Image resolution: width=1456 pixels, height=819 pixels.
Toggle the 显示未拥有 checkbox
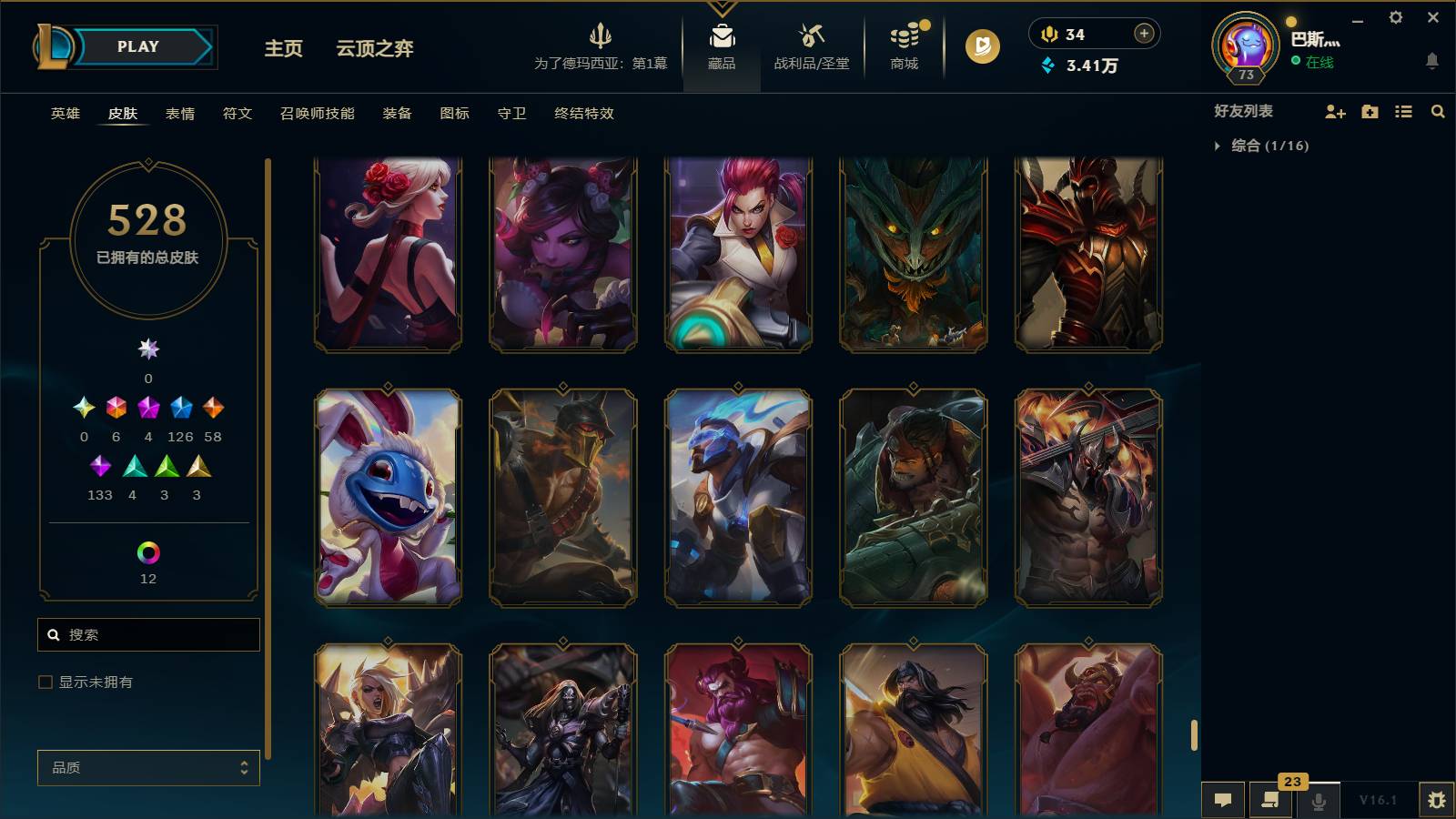point(43,681)
